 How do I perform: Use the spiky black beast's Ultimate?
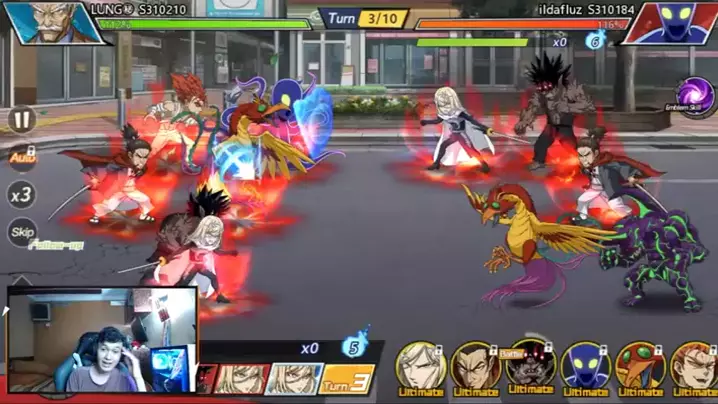click(x=530, y=367)
